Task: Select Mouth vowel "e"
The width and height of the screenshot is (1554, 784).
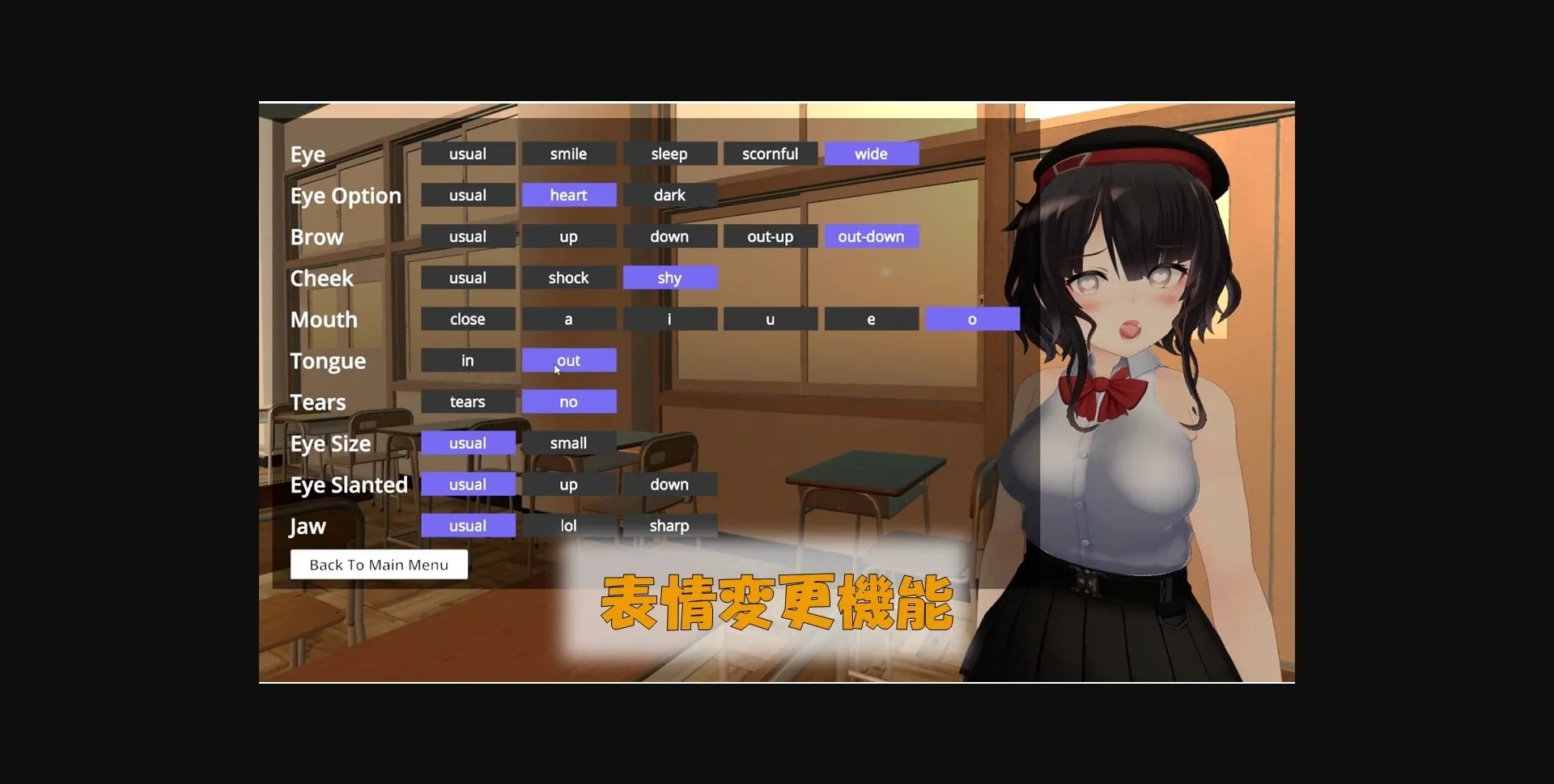Action: [x=871, y=319]
